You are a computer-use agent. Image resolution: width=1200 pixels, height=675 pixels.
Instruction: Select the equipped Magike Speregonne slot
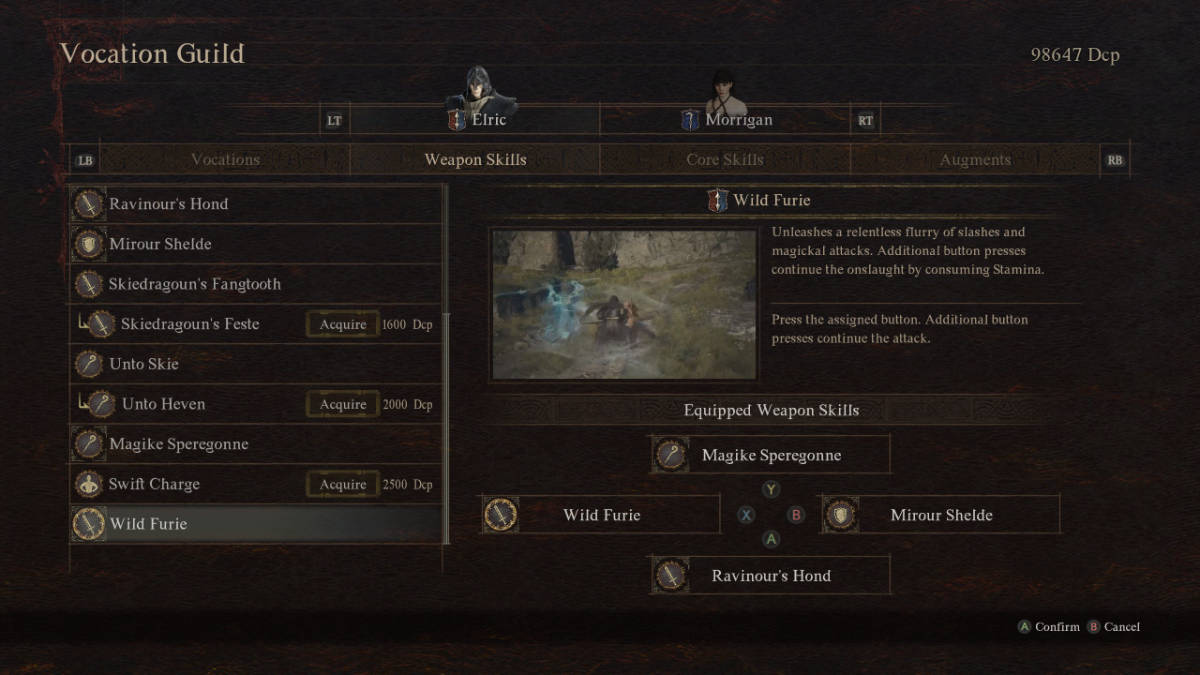tap(770, 455)
